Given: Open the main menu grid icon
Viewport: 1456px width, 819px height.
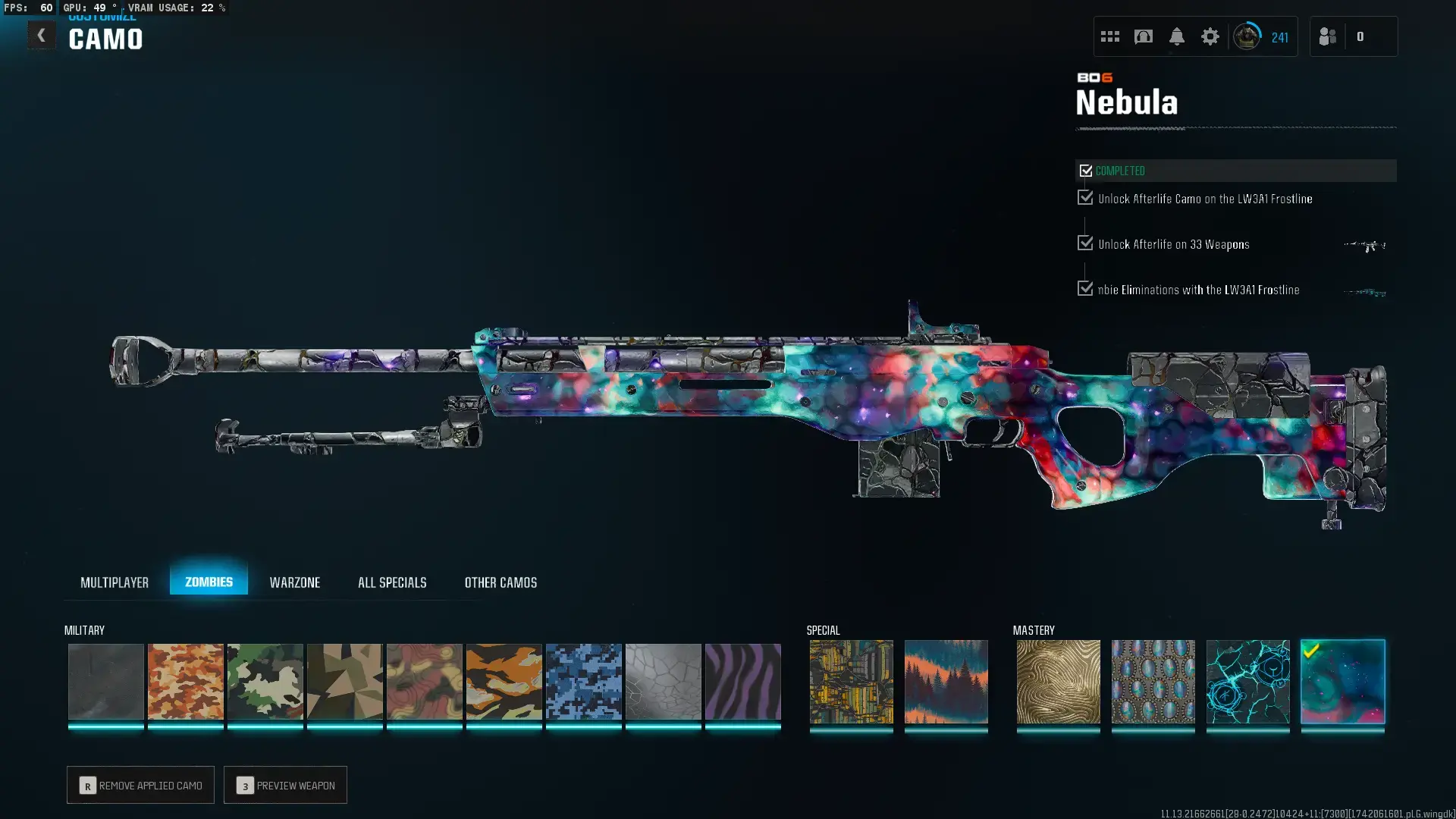Looking at the screenshot, I should pyautogui.click(x=1109, y=36).
